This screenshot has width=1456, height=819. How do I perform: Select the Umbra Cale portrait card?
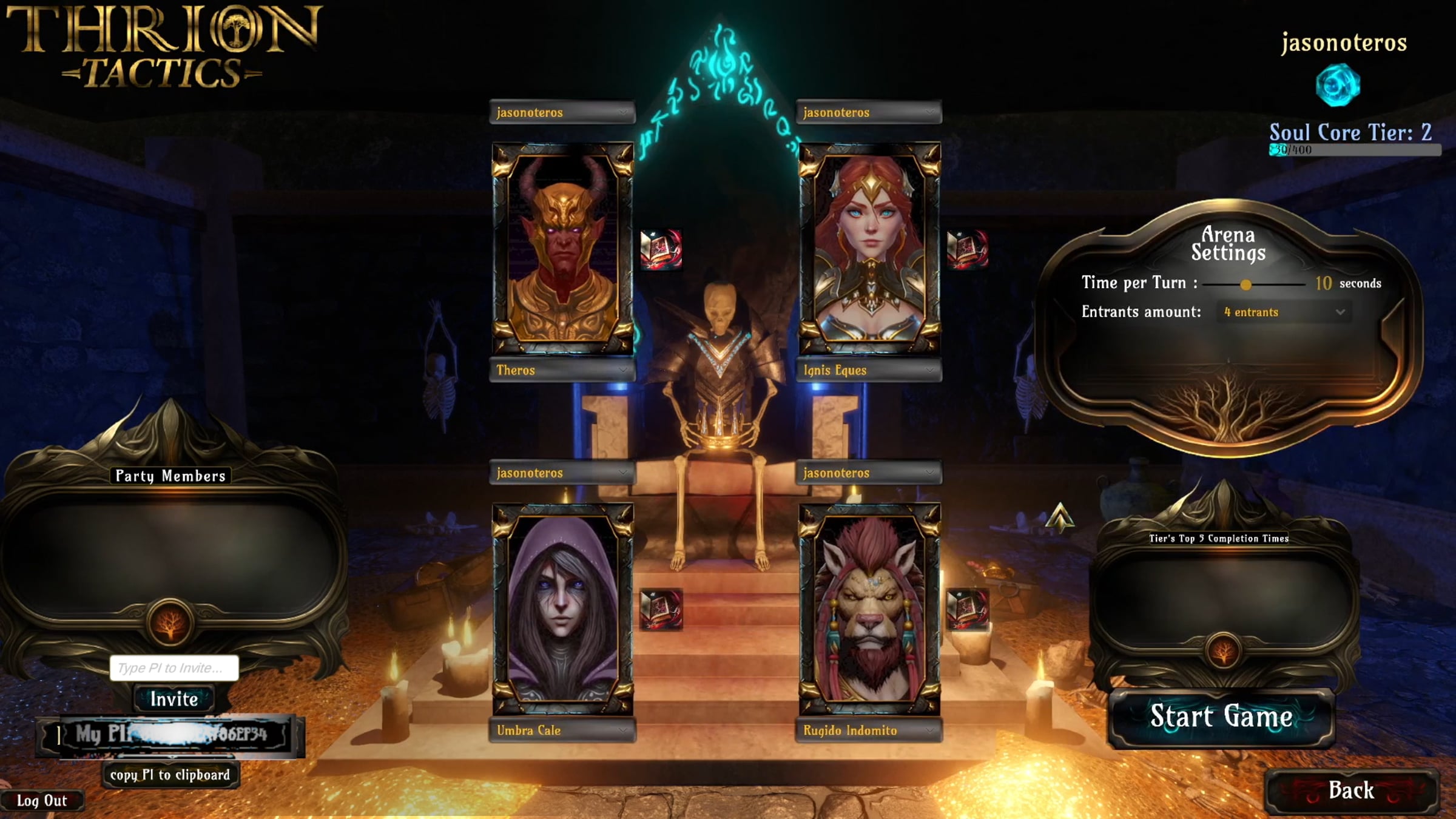tap(562, 608)
